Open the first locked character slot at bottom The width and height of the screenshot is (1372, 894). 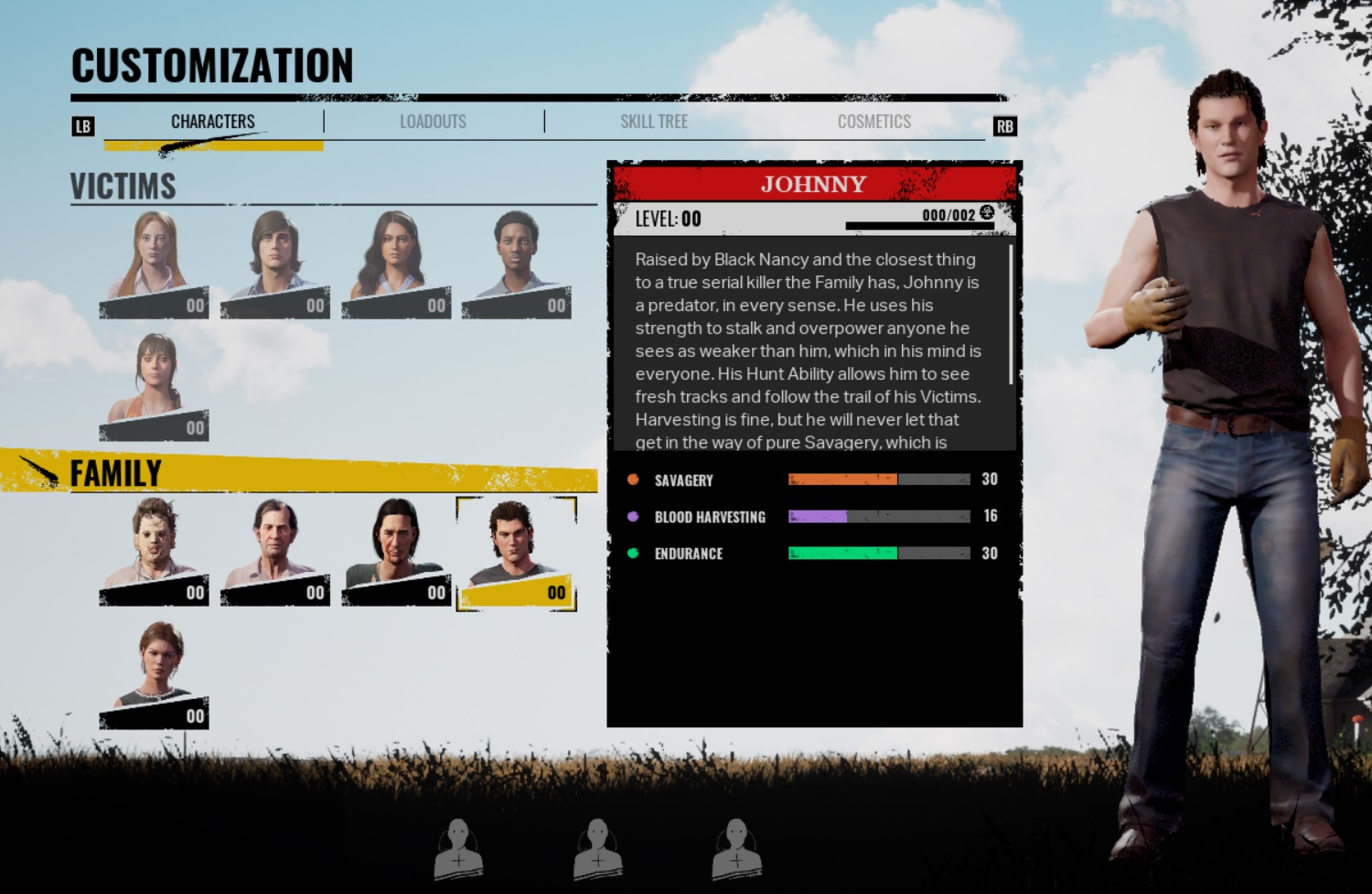(x=457, y=846)
